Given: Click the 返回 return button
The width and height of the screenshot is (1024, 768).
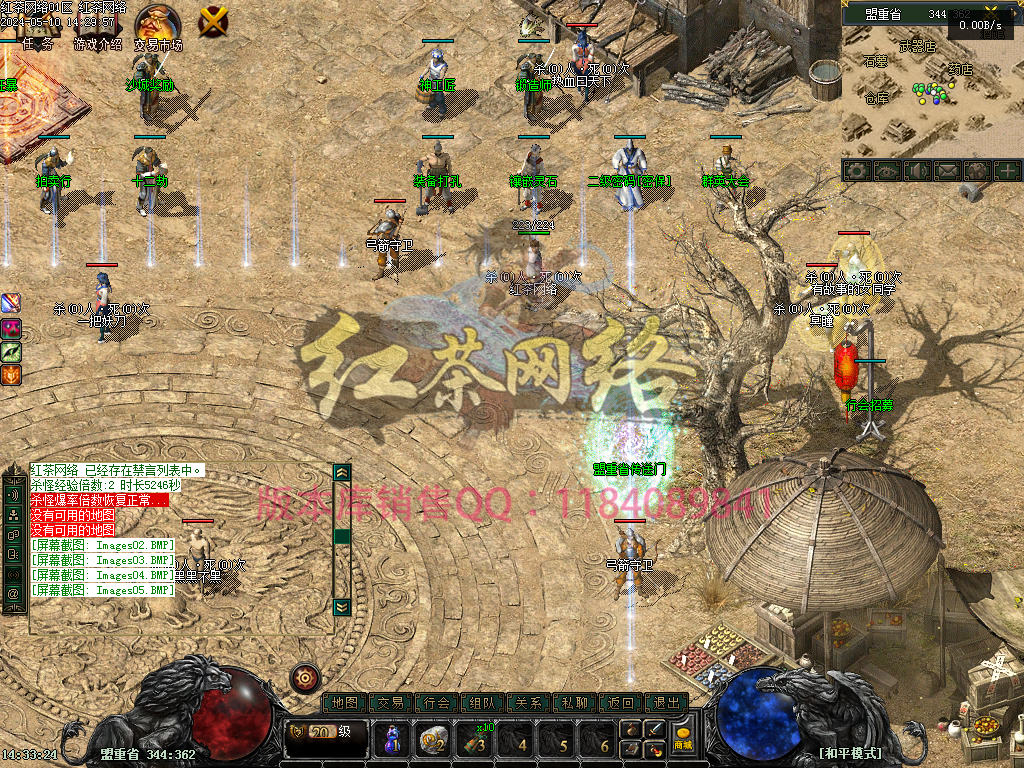Looking at the screenshot, I should pos(621,703).
